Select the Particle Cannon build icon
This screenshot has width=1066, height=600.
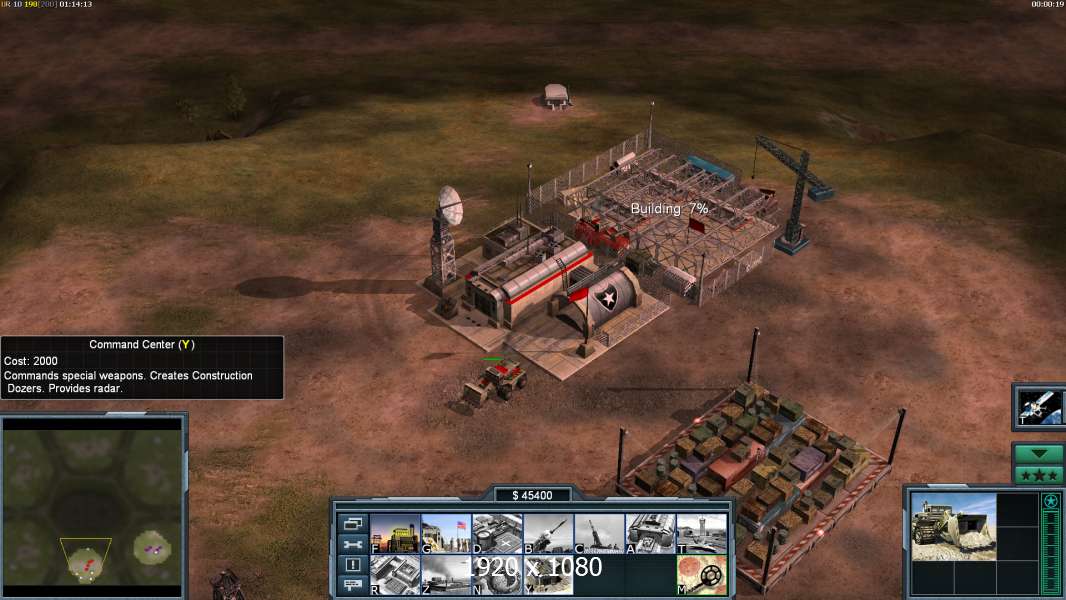coord(497,575)
